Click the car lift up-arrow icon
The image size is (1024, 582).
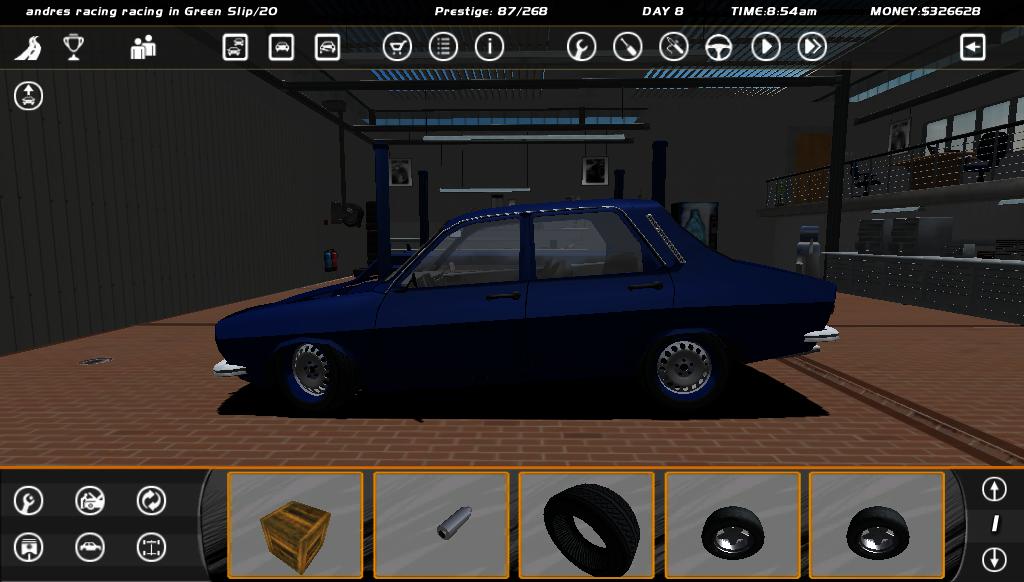tap(29, 96)
